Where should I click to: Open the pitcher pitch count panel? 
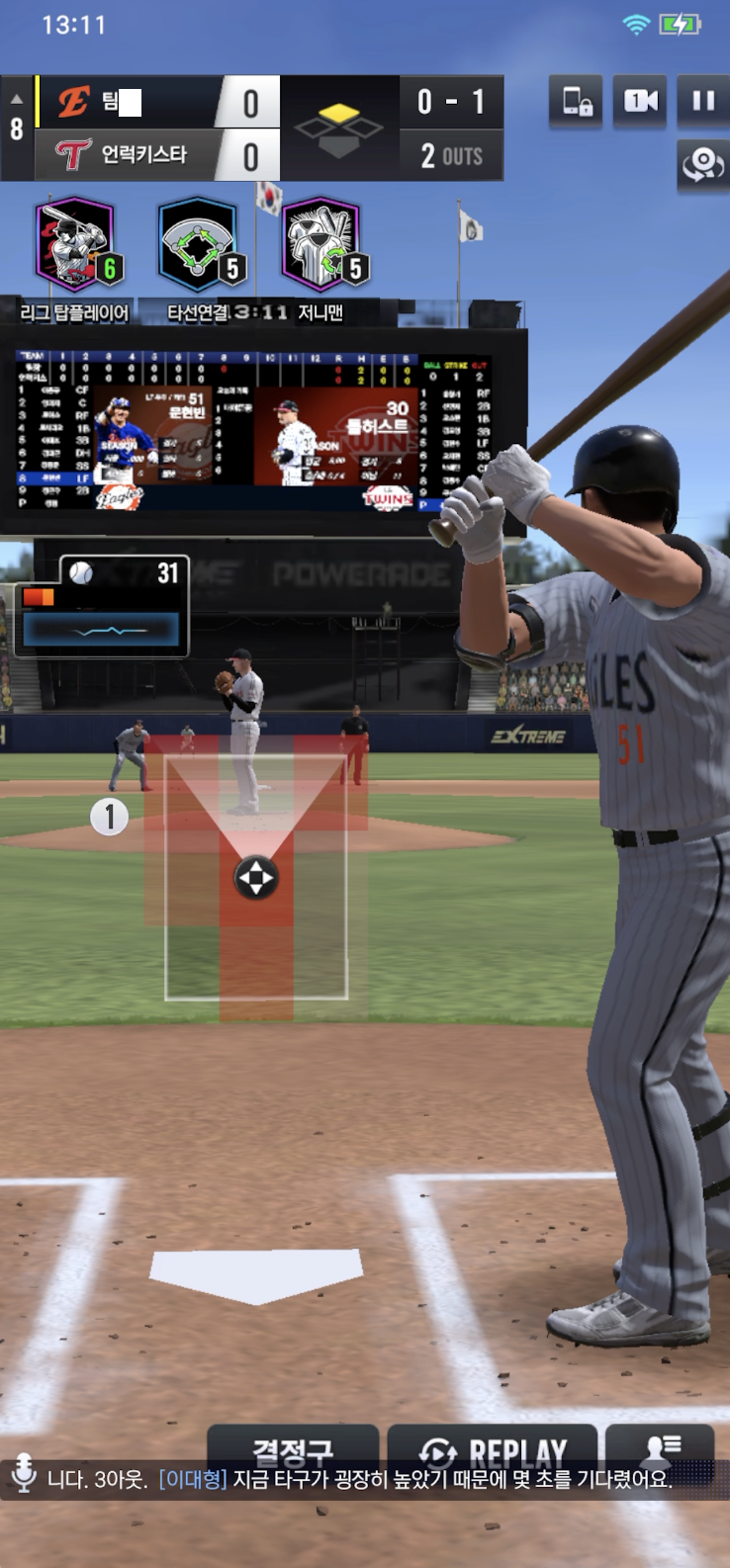coord(102,606)
